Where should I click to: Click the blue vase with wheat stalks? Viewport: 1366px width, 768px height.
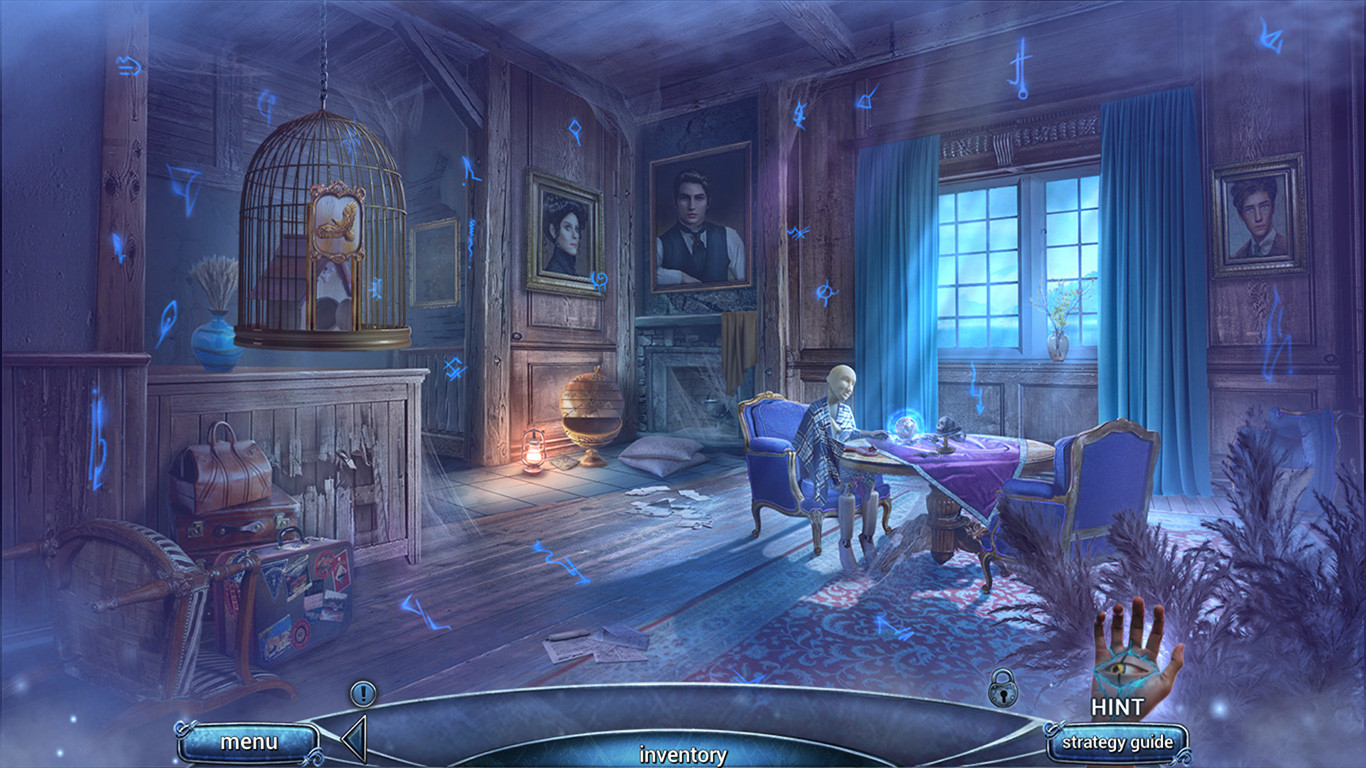(218, 340)
